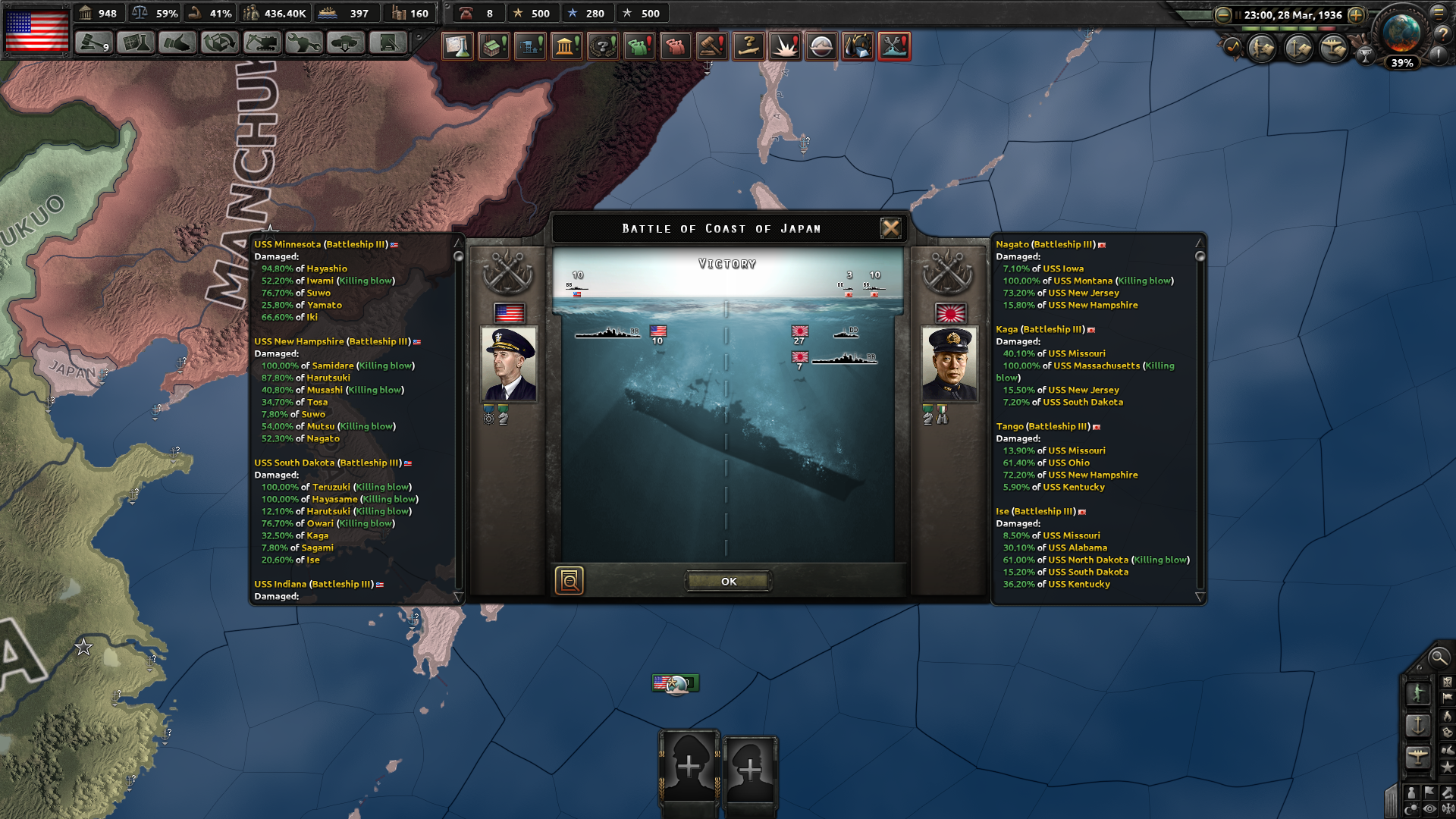The image size is (1456, 819).
Task: Open the research tab via the flask icon
Action: 134,43
